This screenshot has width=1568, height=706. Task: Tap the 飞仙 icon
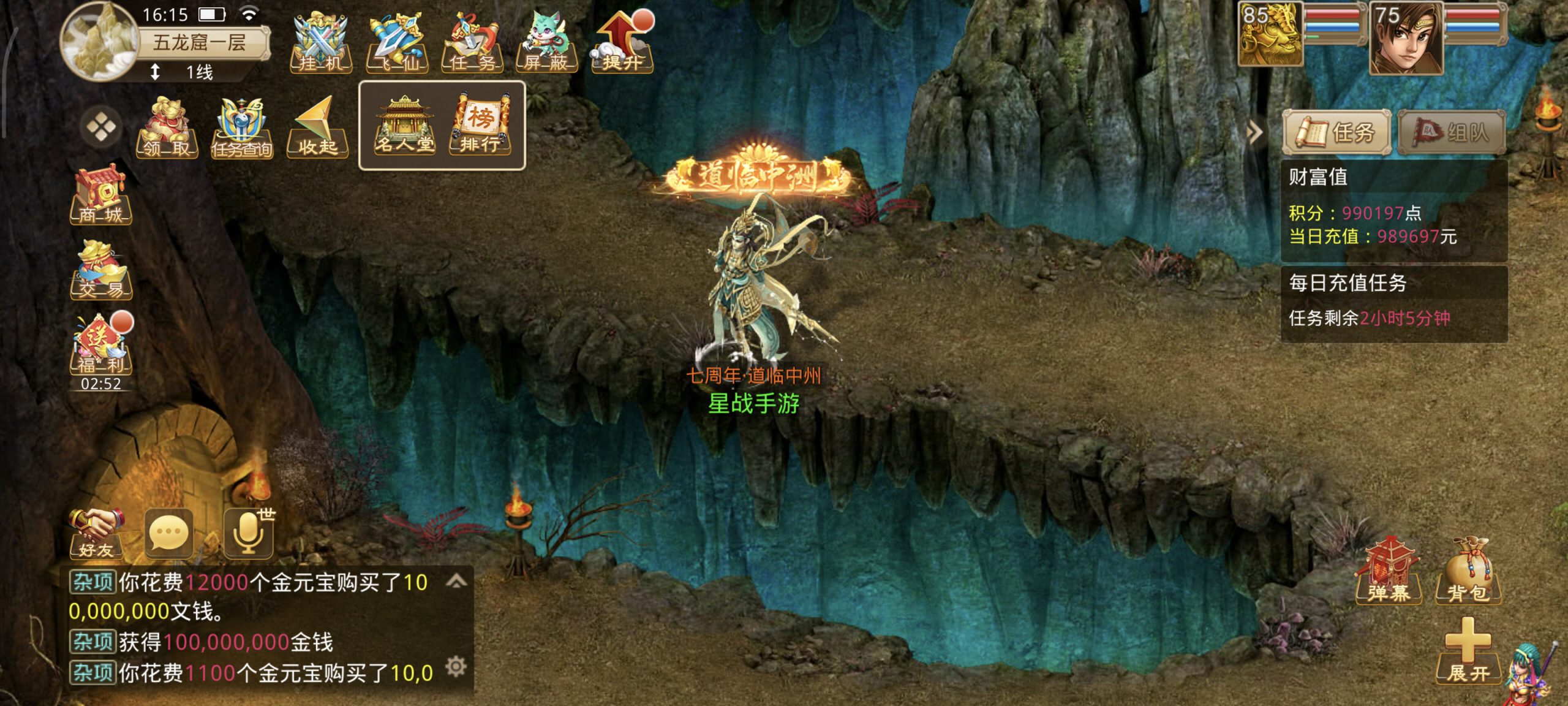tap(396, 43)
